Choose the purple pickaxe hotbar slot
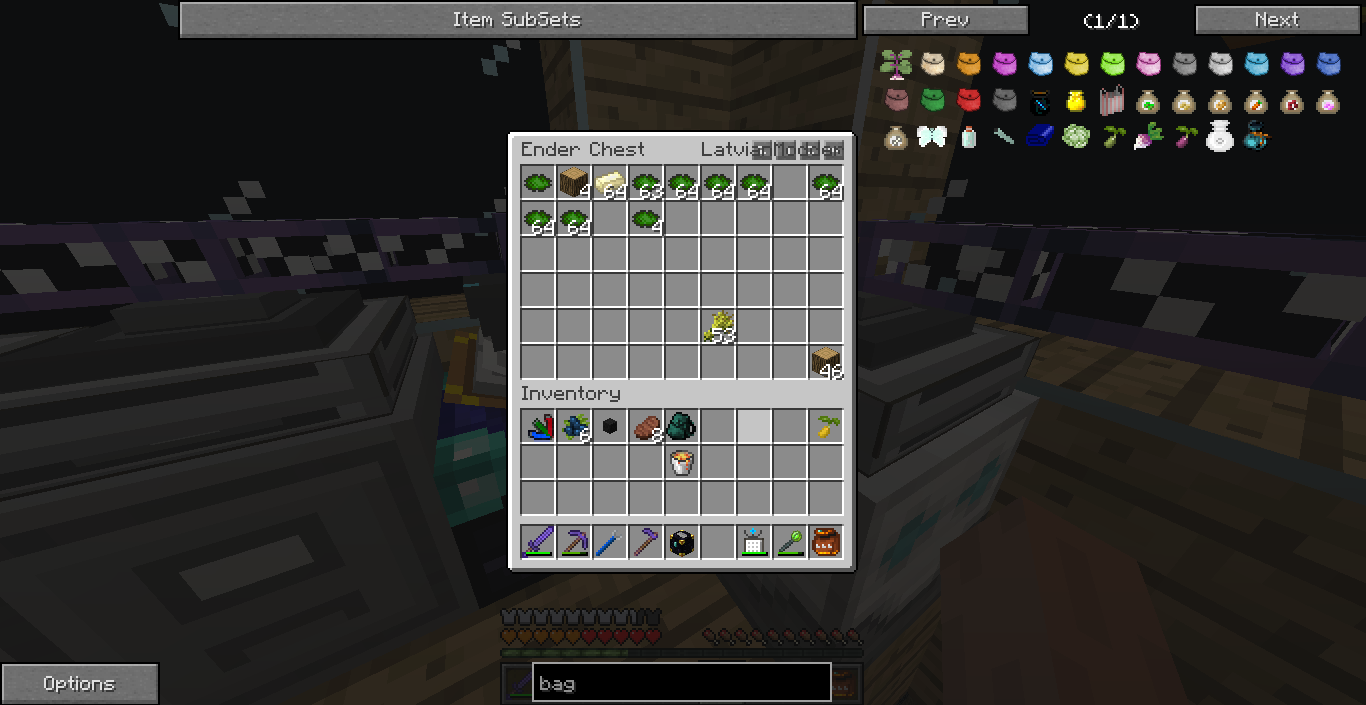Image resolution: width=1366 pixels, height=705 pixels. pyautogui.click(x=574, y=543)
